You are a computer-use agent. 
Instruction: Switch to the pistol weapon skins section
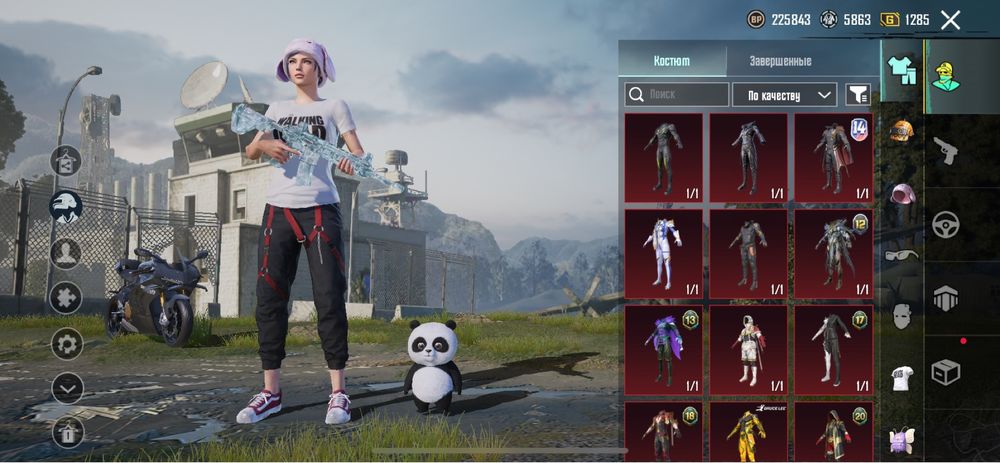[x=946, y=151]
